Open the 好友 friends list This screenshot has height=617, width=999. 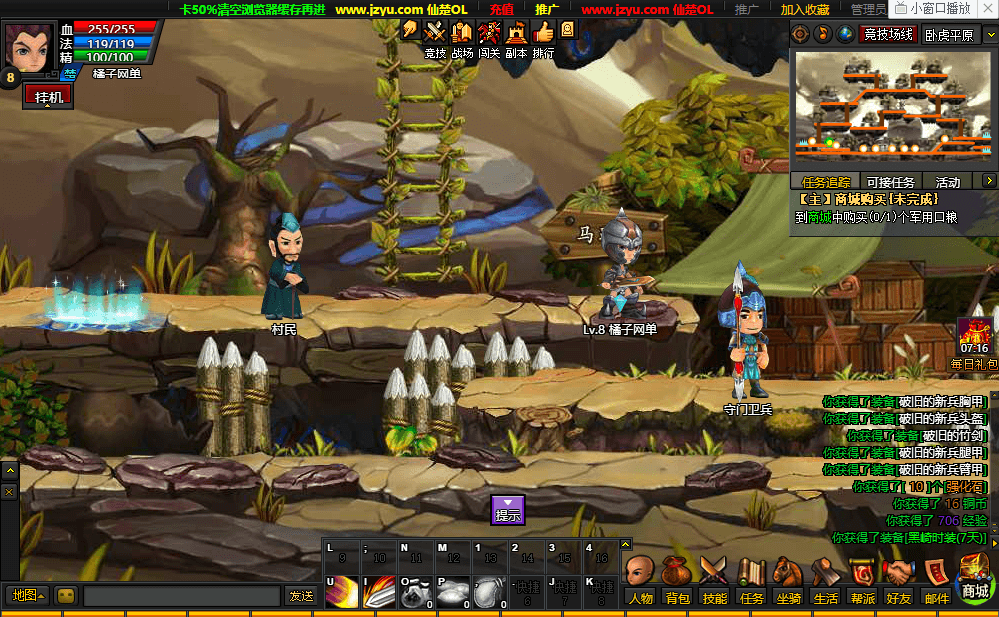pyautogui.click(x=899, y=579)
